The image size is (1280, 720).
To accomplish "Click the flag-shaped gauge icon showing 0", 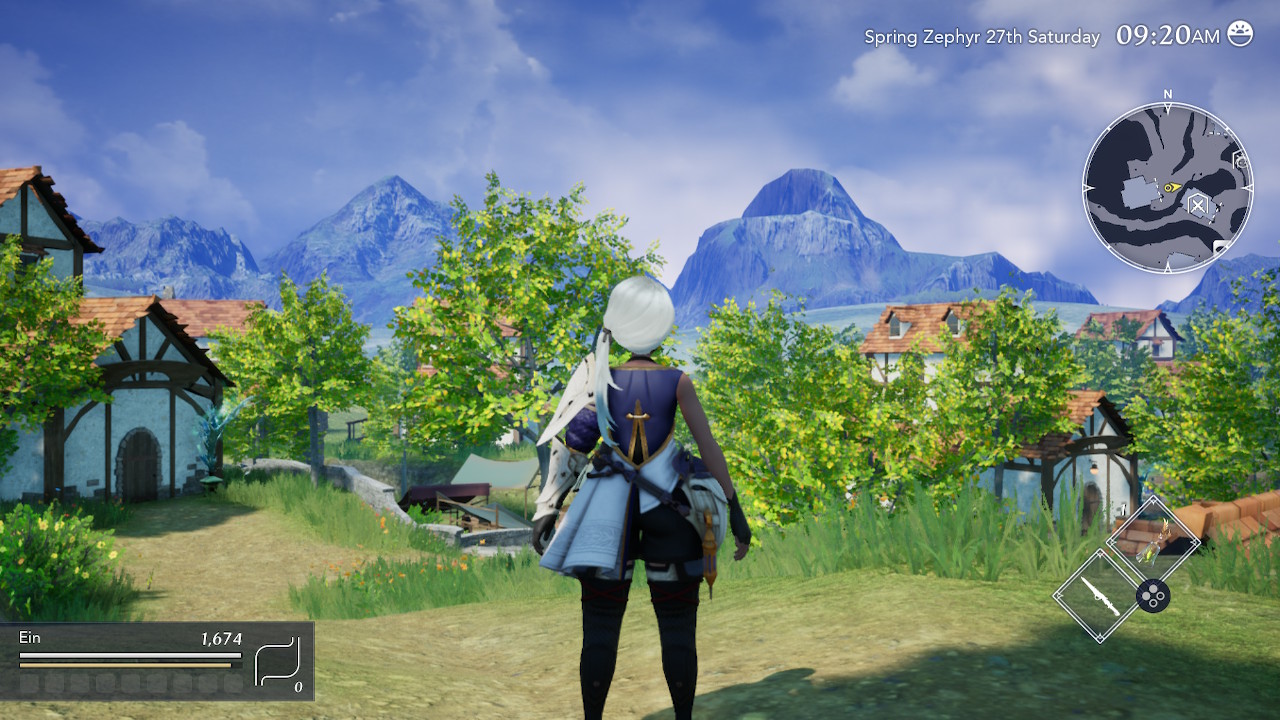I will pos(278,663).
